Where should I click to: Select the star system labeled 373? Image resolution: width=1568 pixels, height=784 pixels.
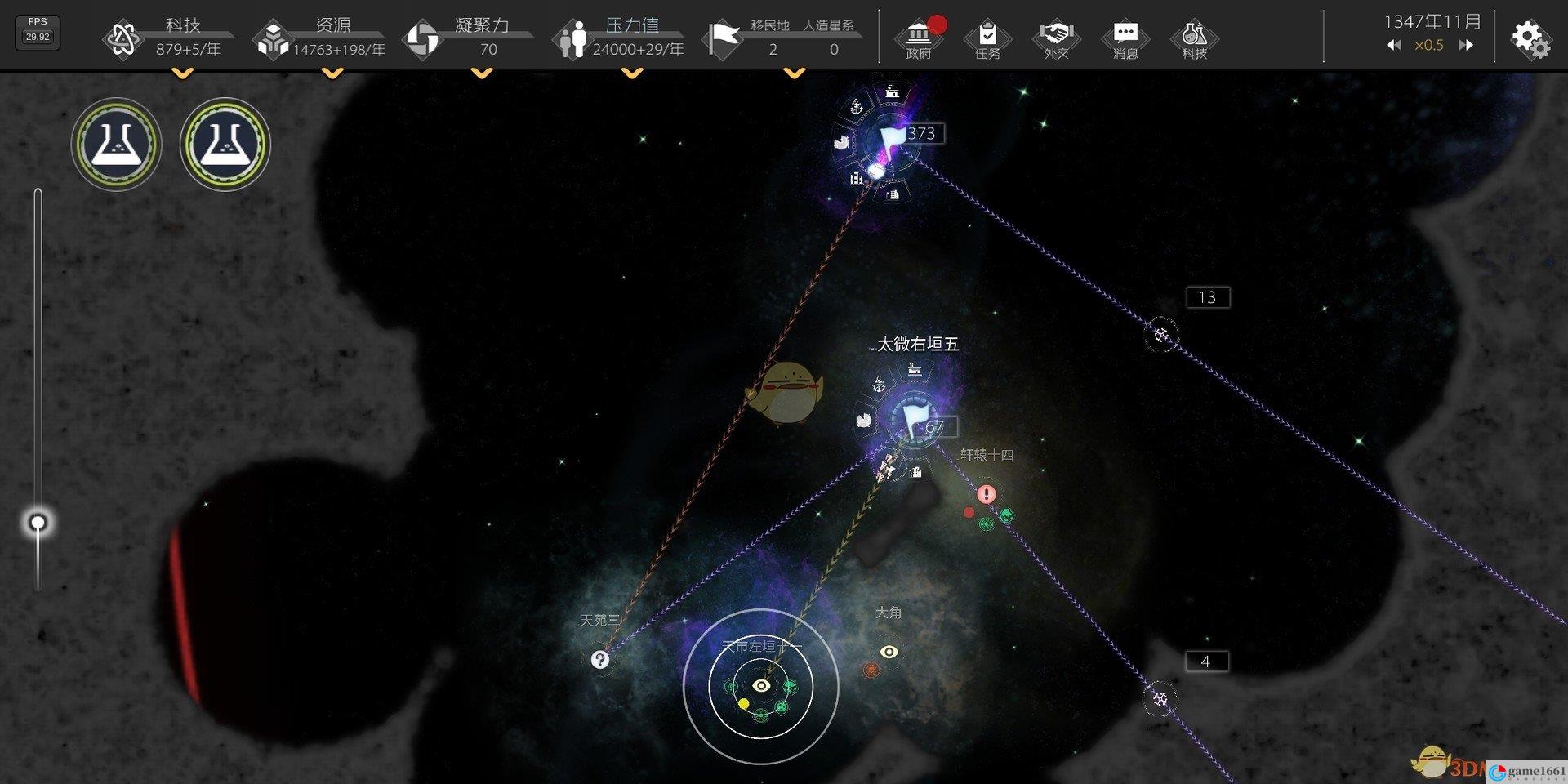point(892,140)
